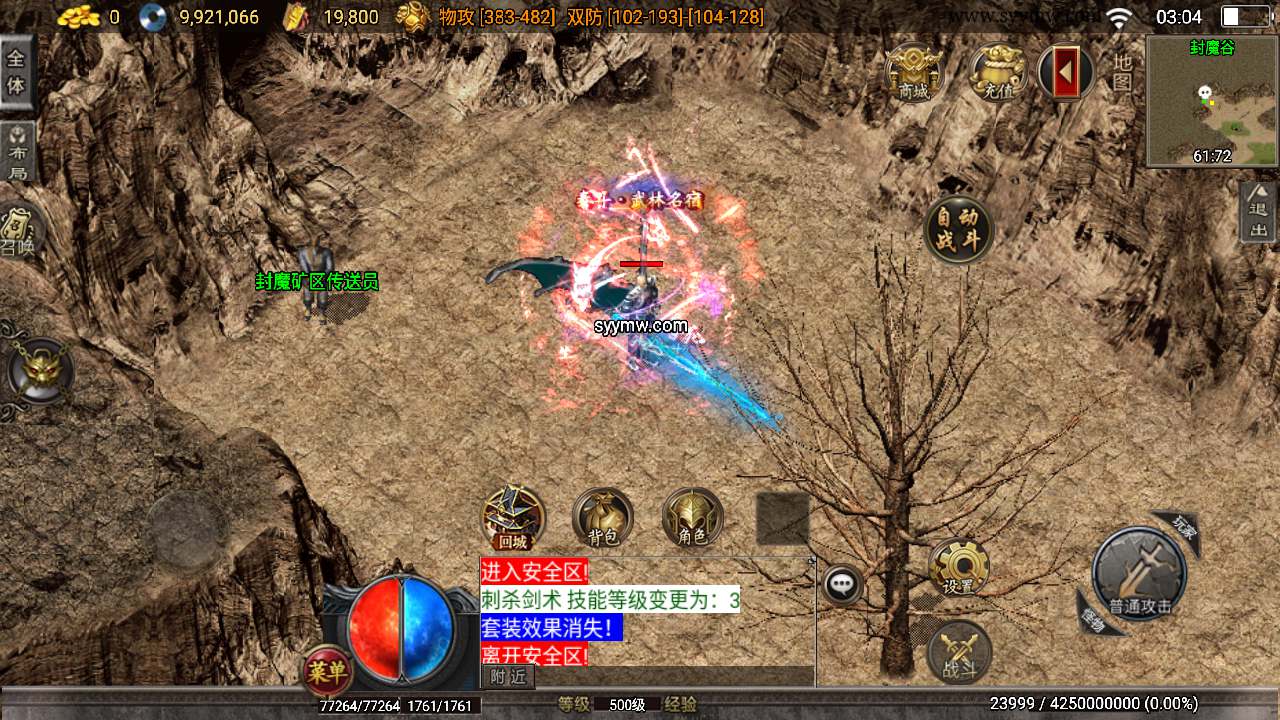Open the 菜单 menu button

[x=327, y=671]
